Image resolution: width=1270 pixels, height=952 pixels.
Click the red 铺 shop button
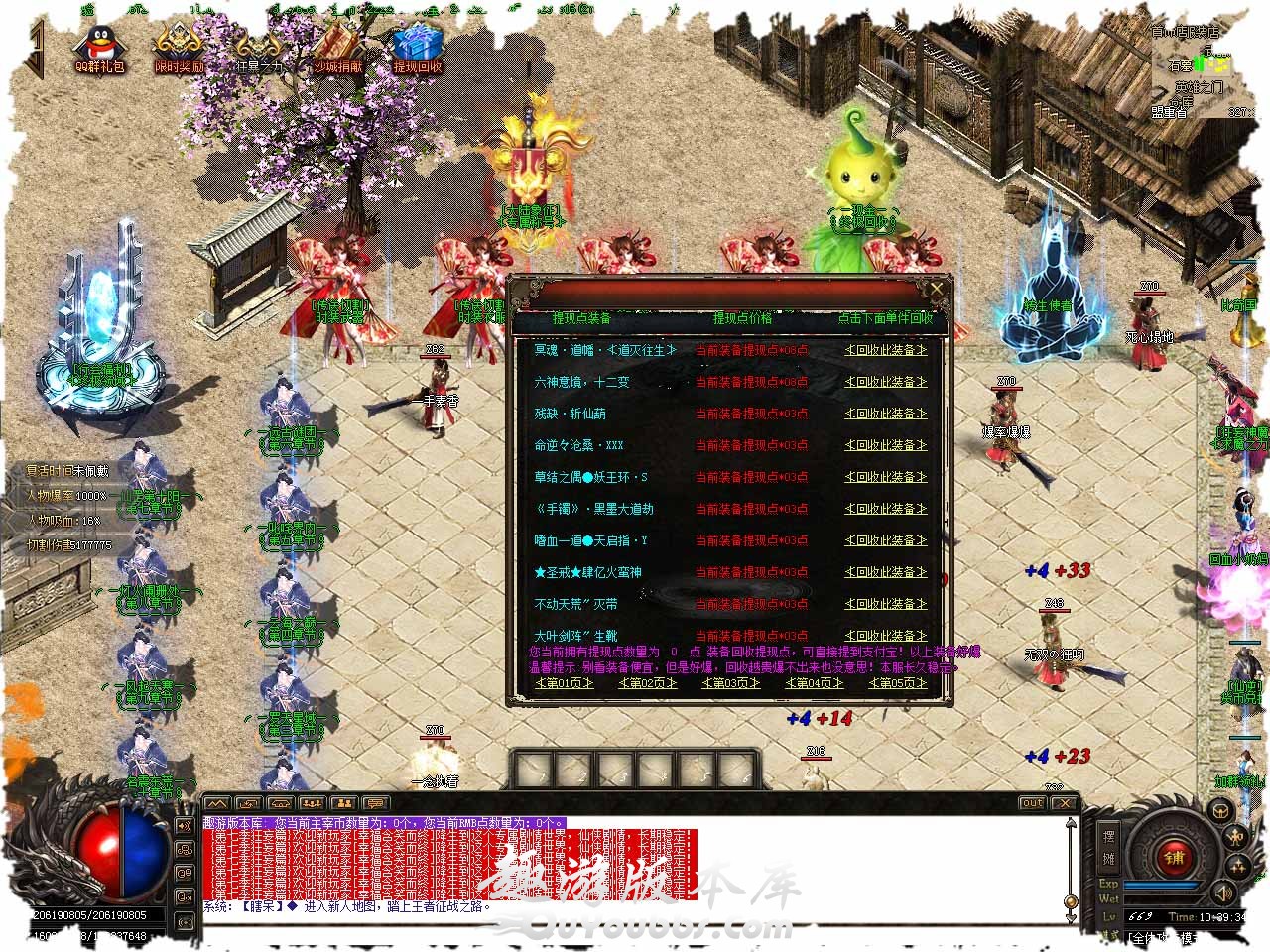(1174, 856)
